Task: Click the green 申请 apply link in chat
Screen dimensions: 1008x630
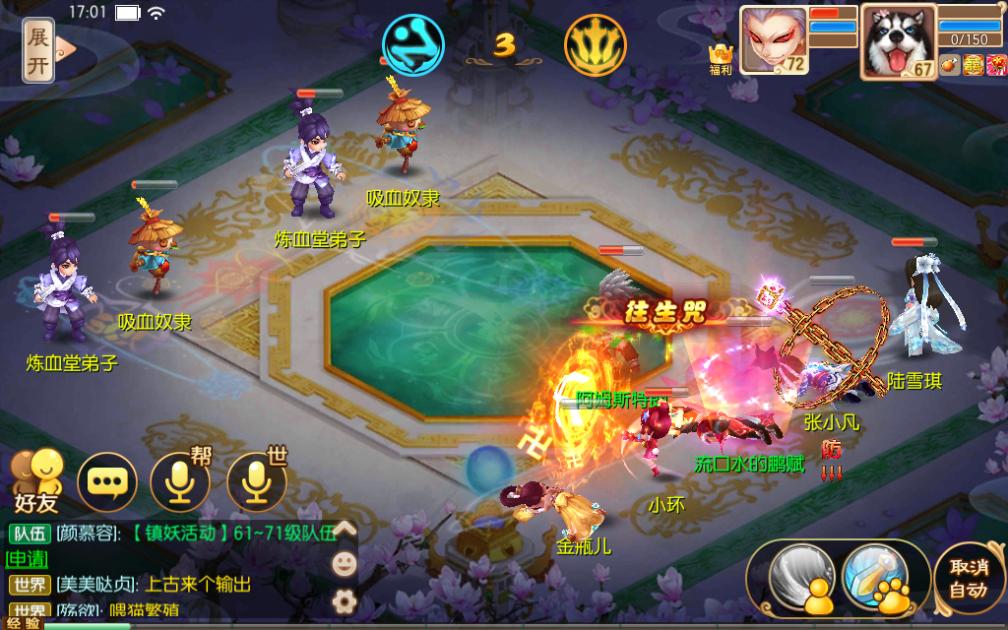Action: pos(27,559)
